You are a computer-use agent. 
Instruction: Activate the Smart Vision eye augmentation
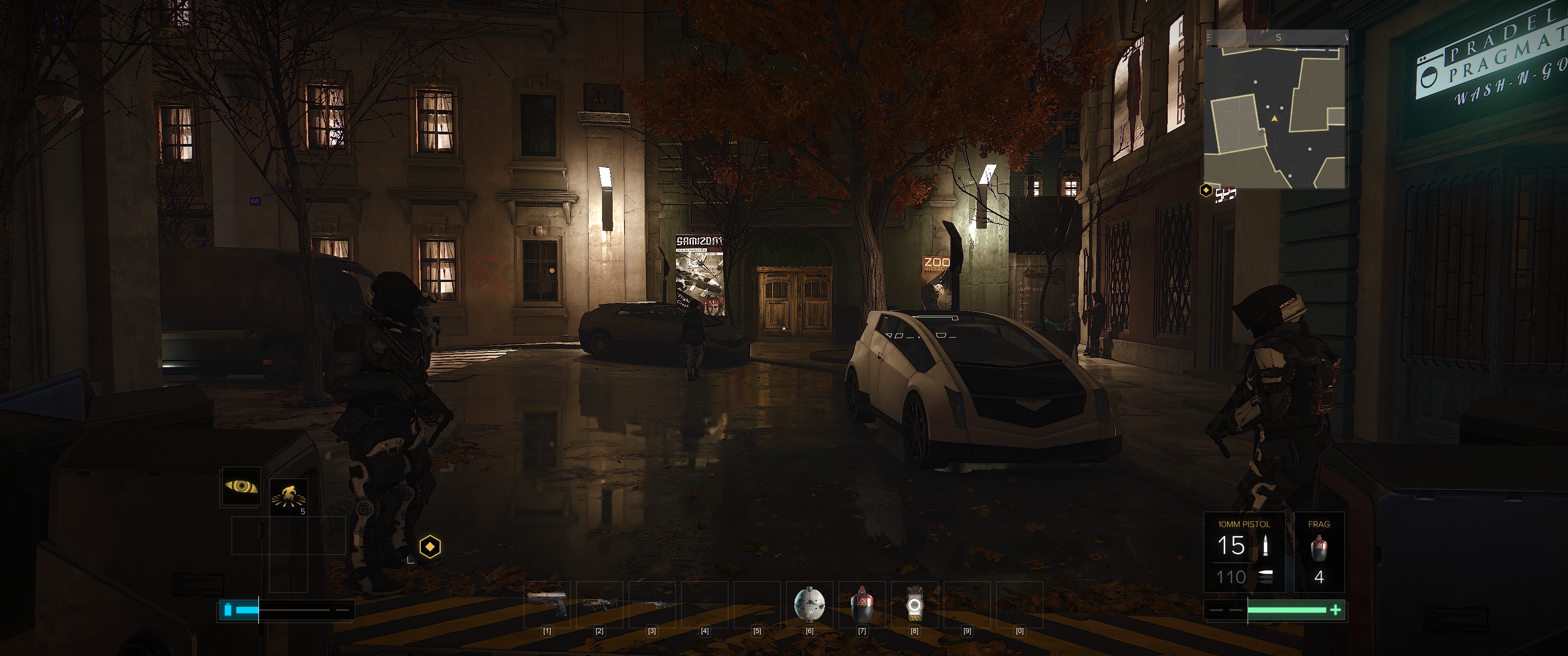pos(241,486)
